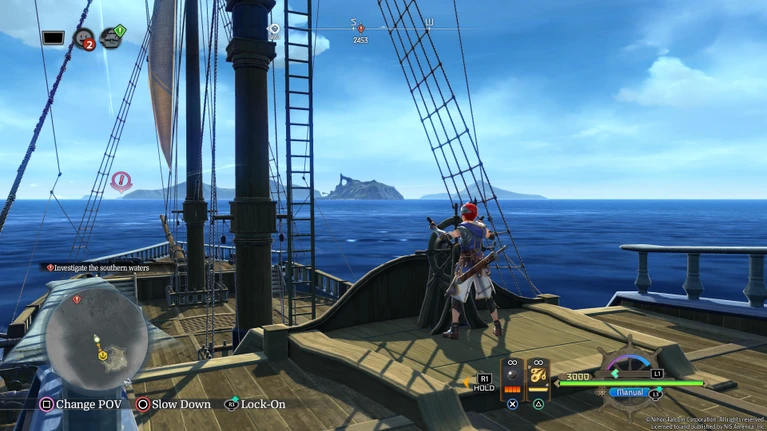Open the circular sea minimap
Viewport: 767px width, 431px height.
[97, 332]
